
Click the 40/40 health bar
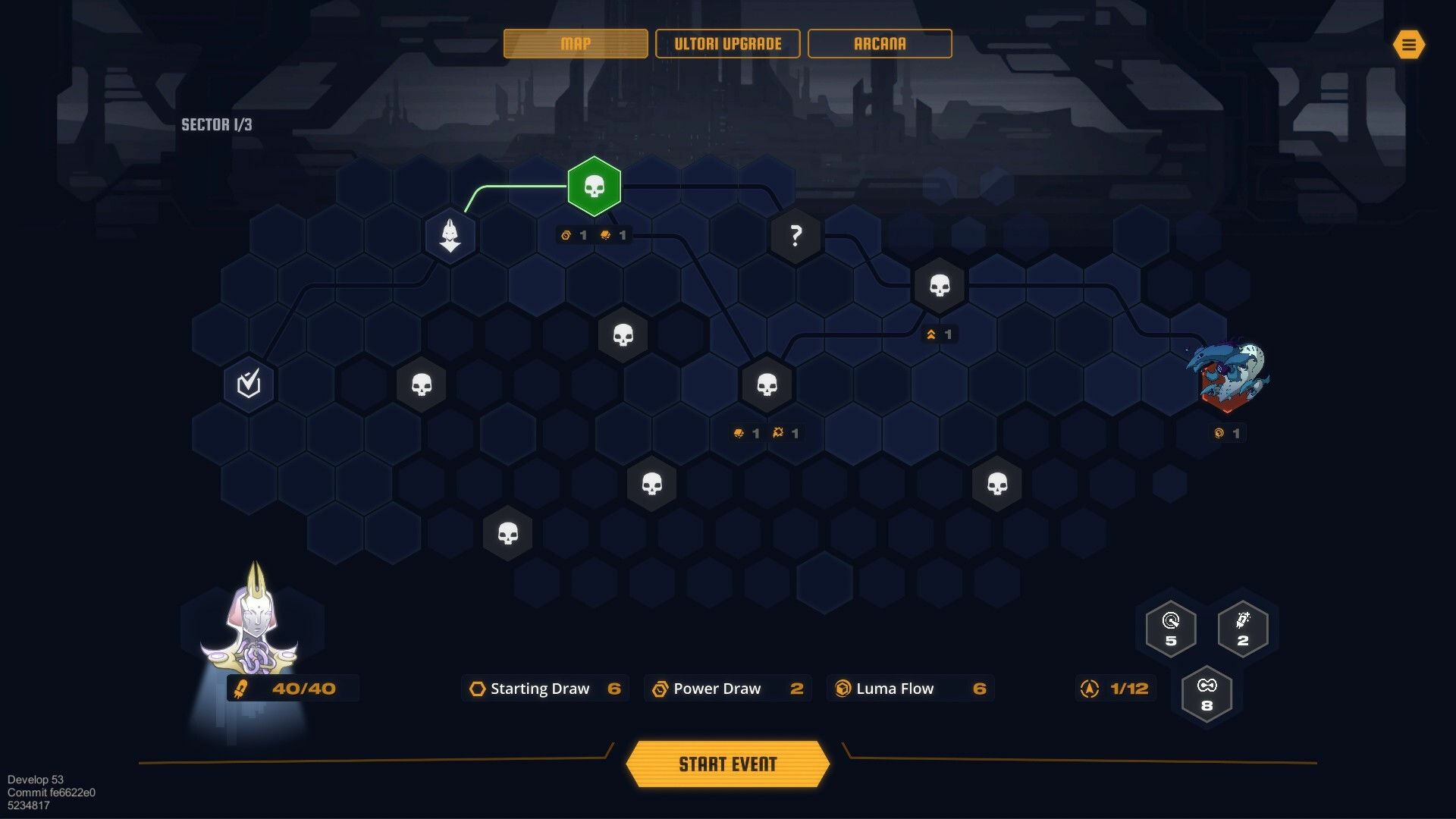click(292, 688)
